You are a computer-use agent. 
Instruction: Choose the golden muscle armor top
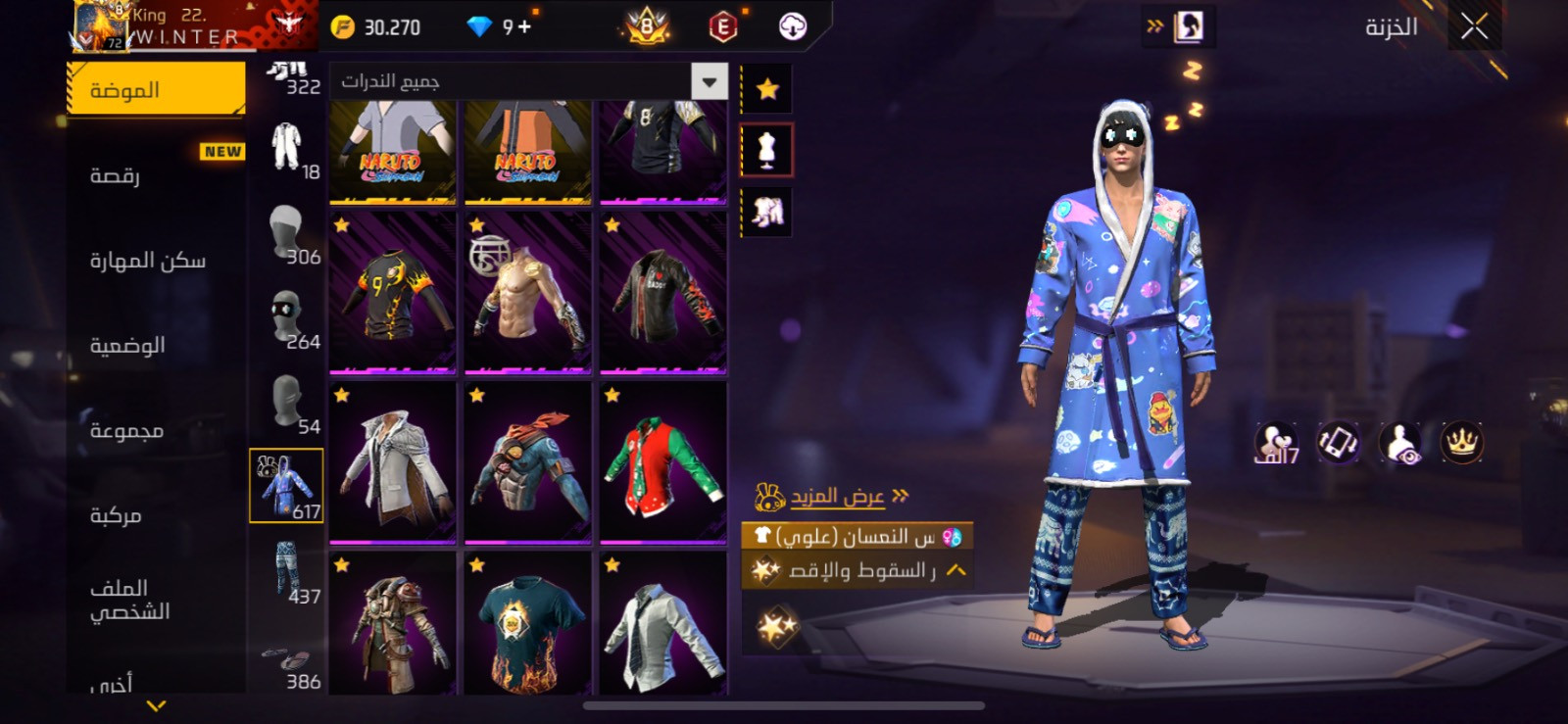pyautogui.click(x=528, y=293)
